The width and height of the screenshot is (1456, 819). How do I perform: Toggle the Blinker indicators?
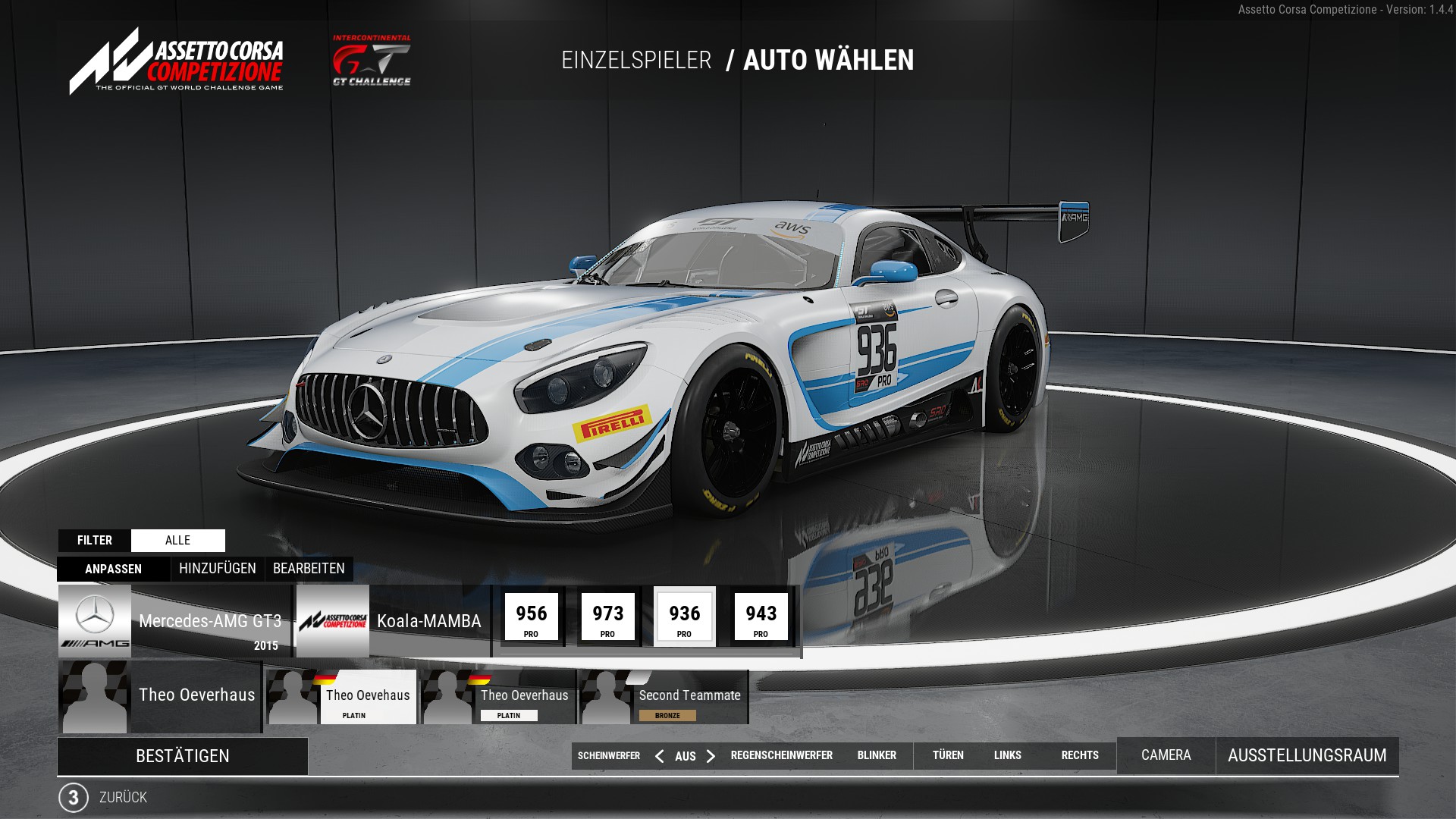(877, 755)
